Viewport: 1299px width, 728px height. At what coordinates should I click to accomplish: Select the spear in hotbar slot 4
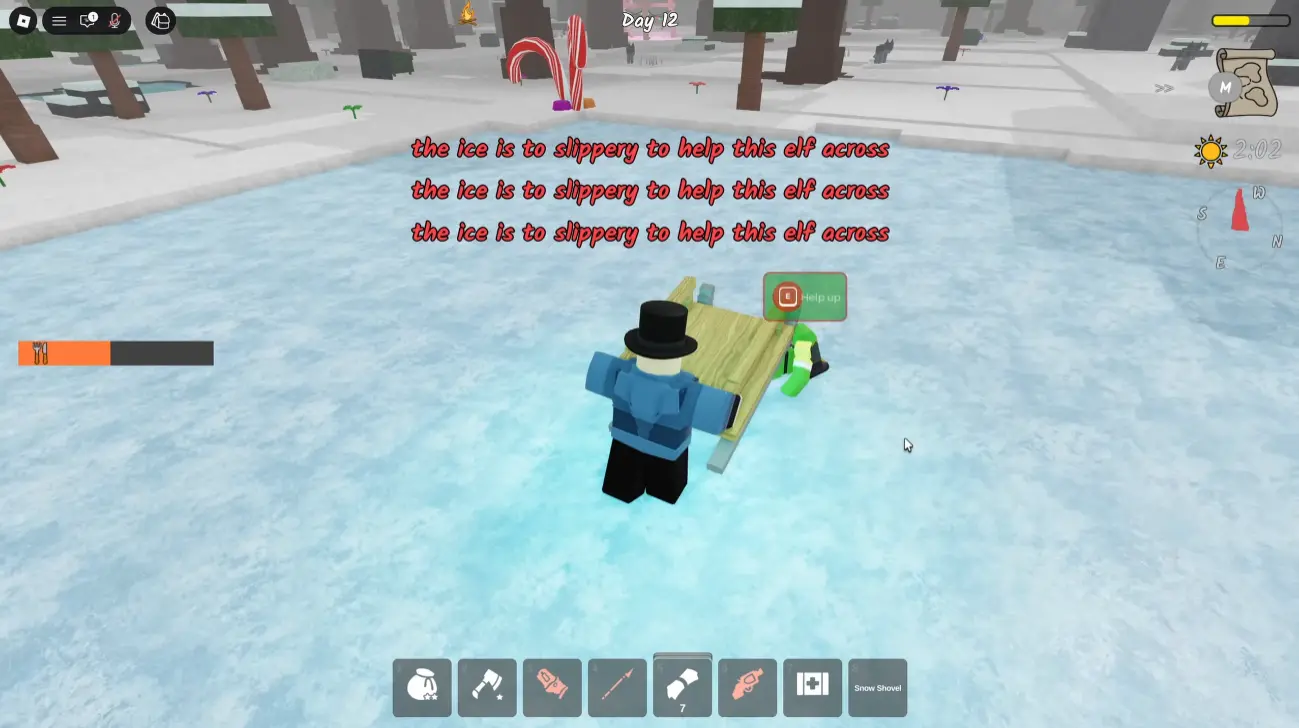[616, 687]
